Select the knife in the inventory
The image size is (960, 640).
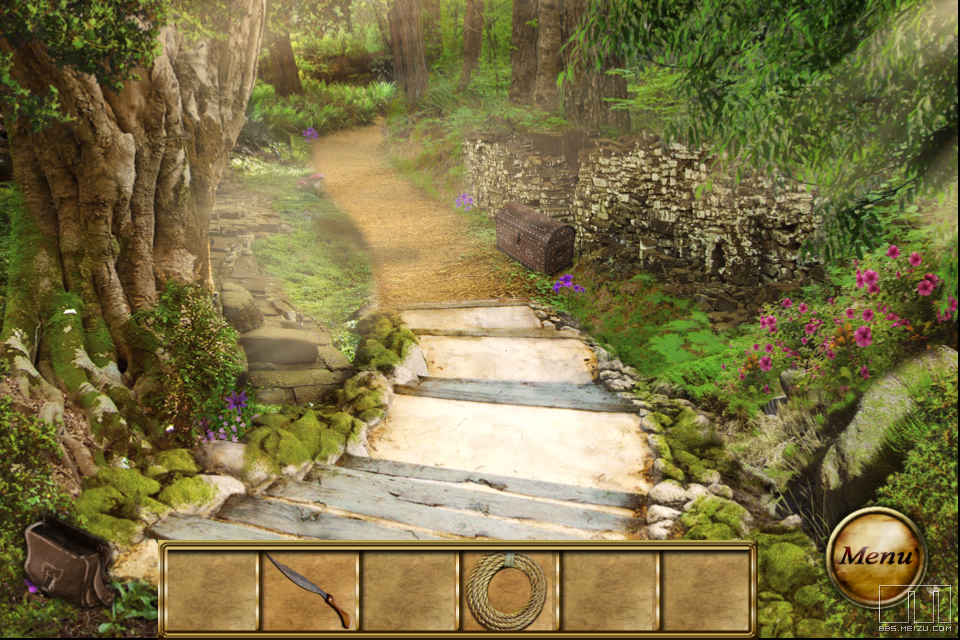pyautogui.click(x=309, y=590)
